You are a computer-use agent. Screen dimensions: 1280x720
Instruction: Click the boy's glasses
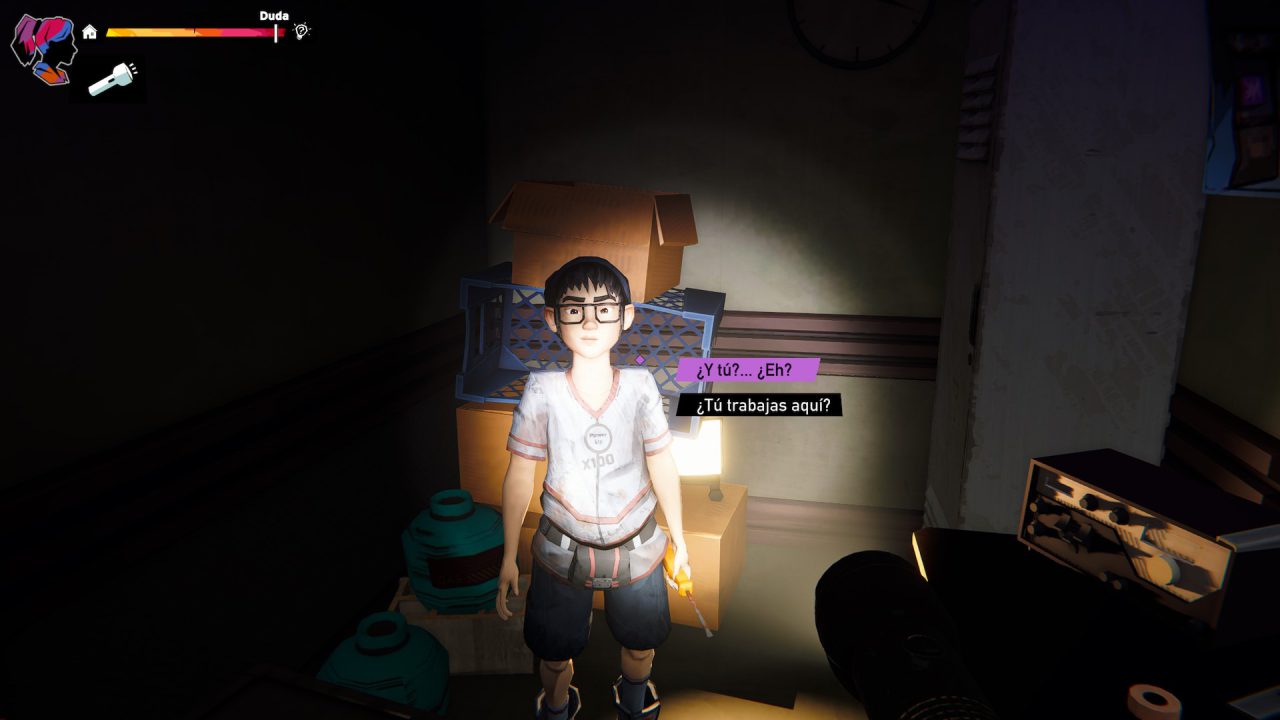(590, 315)
